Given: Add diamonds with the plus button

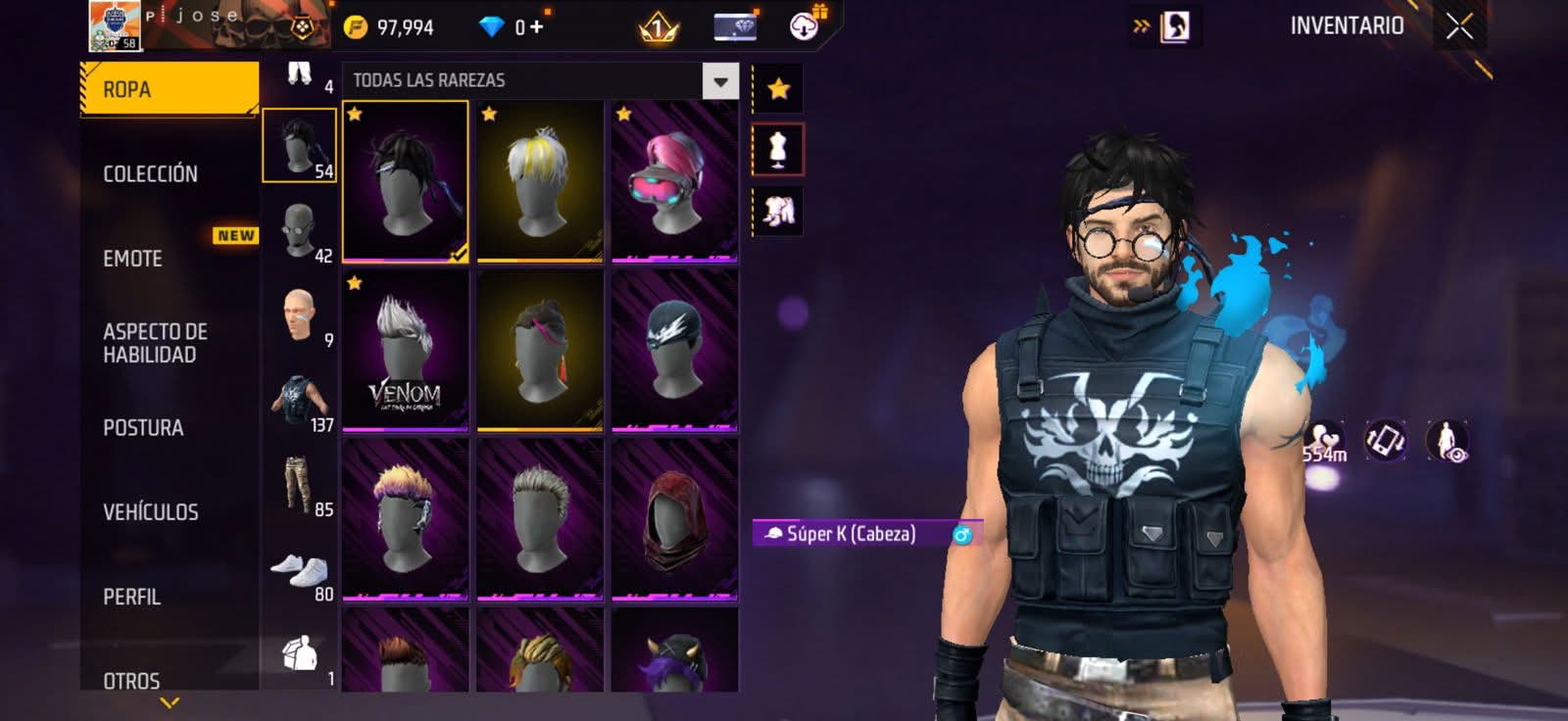Looking at the screenshot, I should [536, 27].
